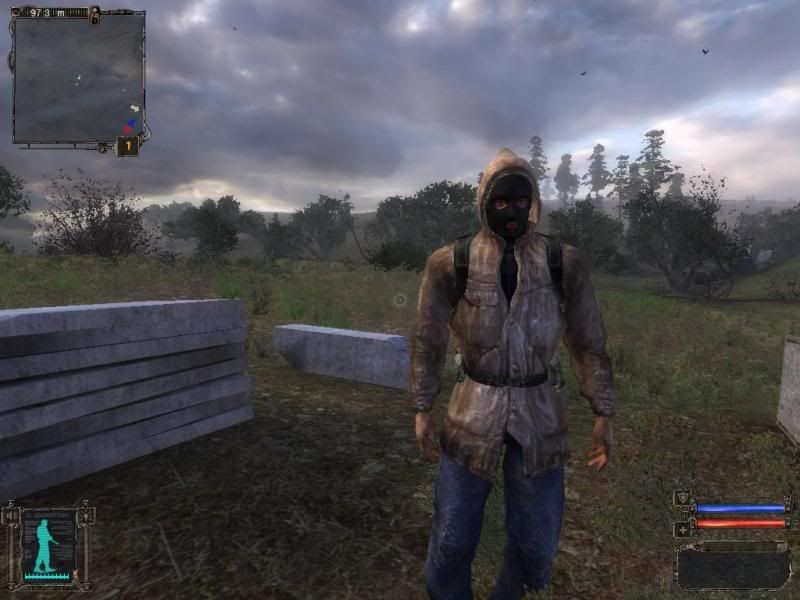Screen dimensions: 800x600
Task: Click the armor shield icon
Action: (683, 498)
